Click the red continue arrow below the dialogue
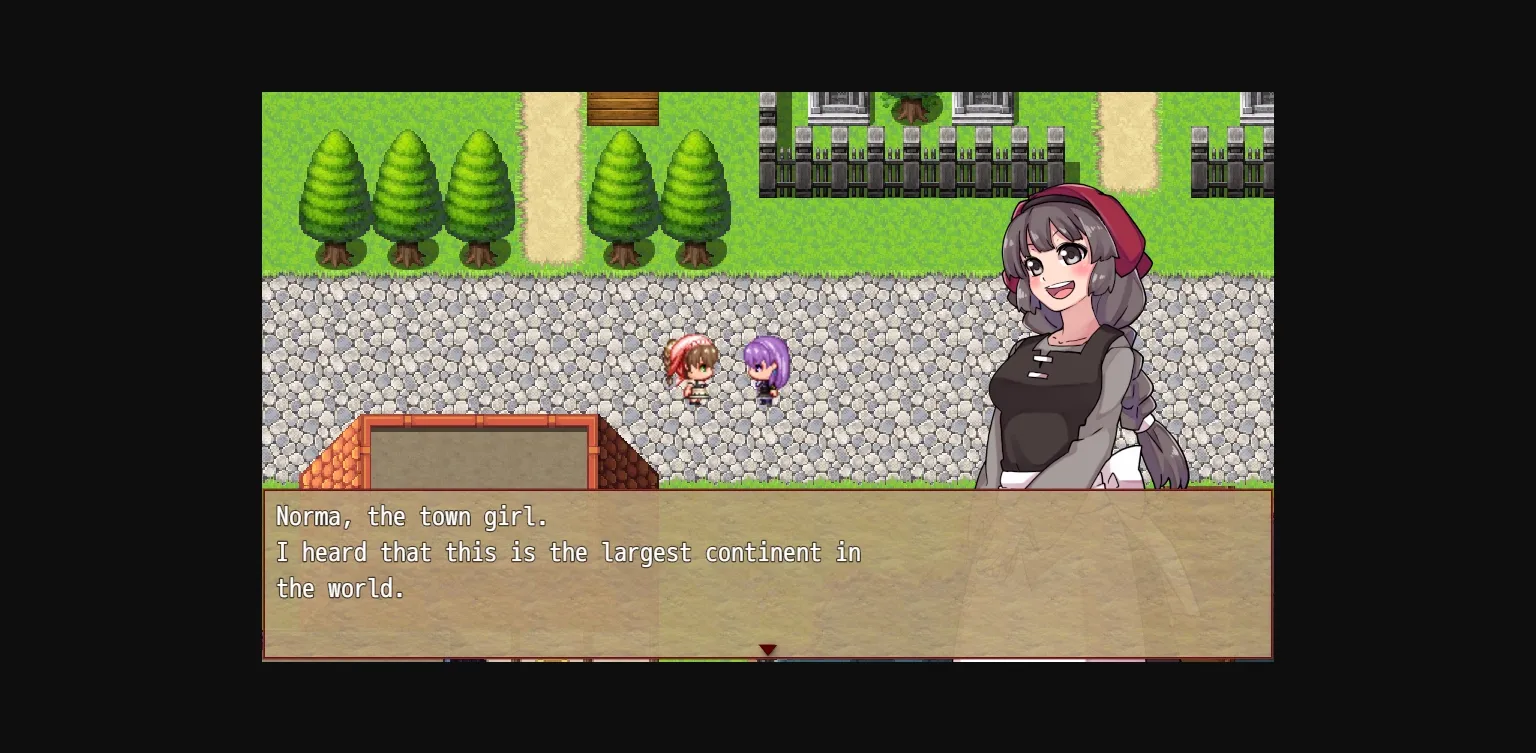The image size is (1536, 753). point(768,649)
